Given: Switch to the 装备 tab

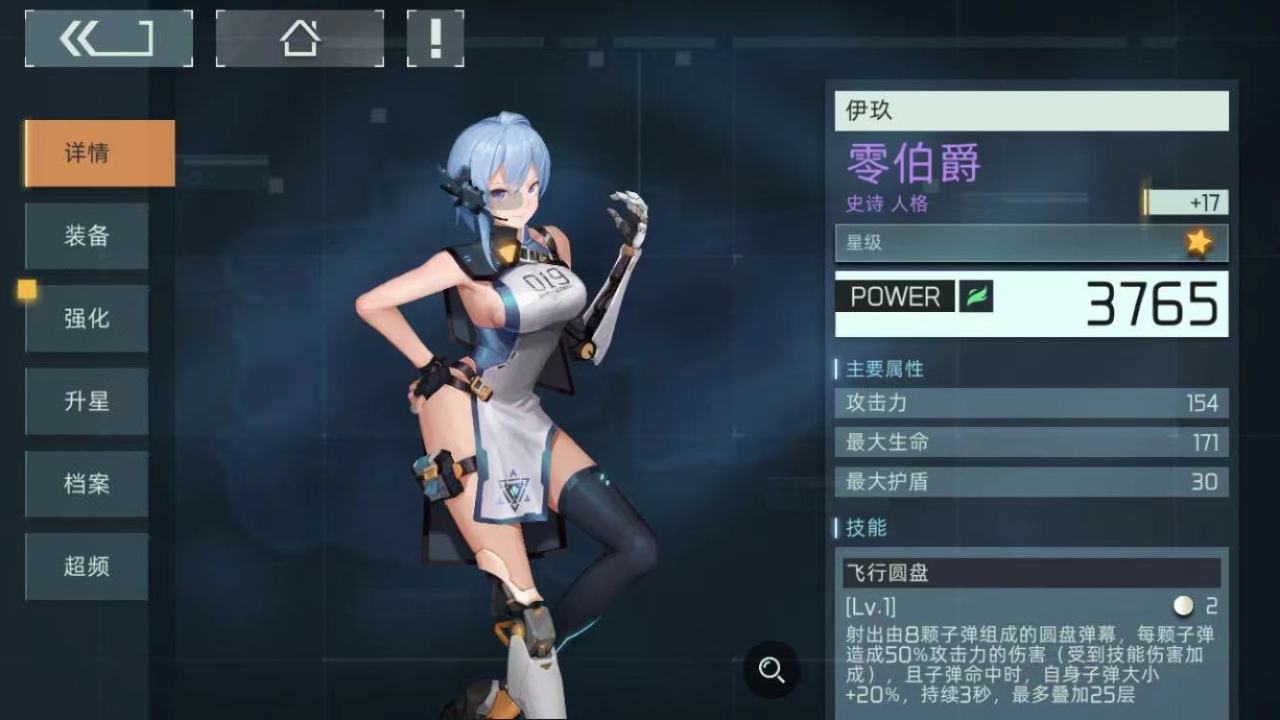Looking at the screenshot, I should click(86, 236).
